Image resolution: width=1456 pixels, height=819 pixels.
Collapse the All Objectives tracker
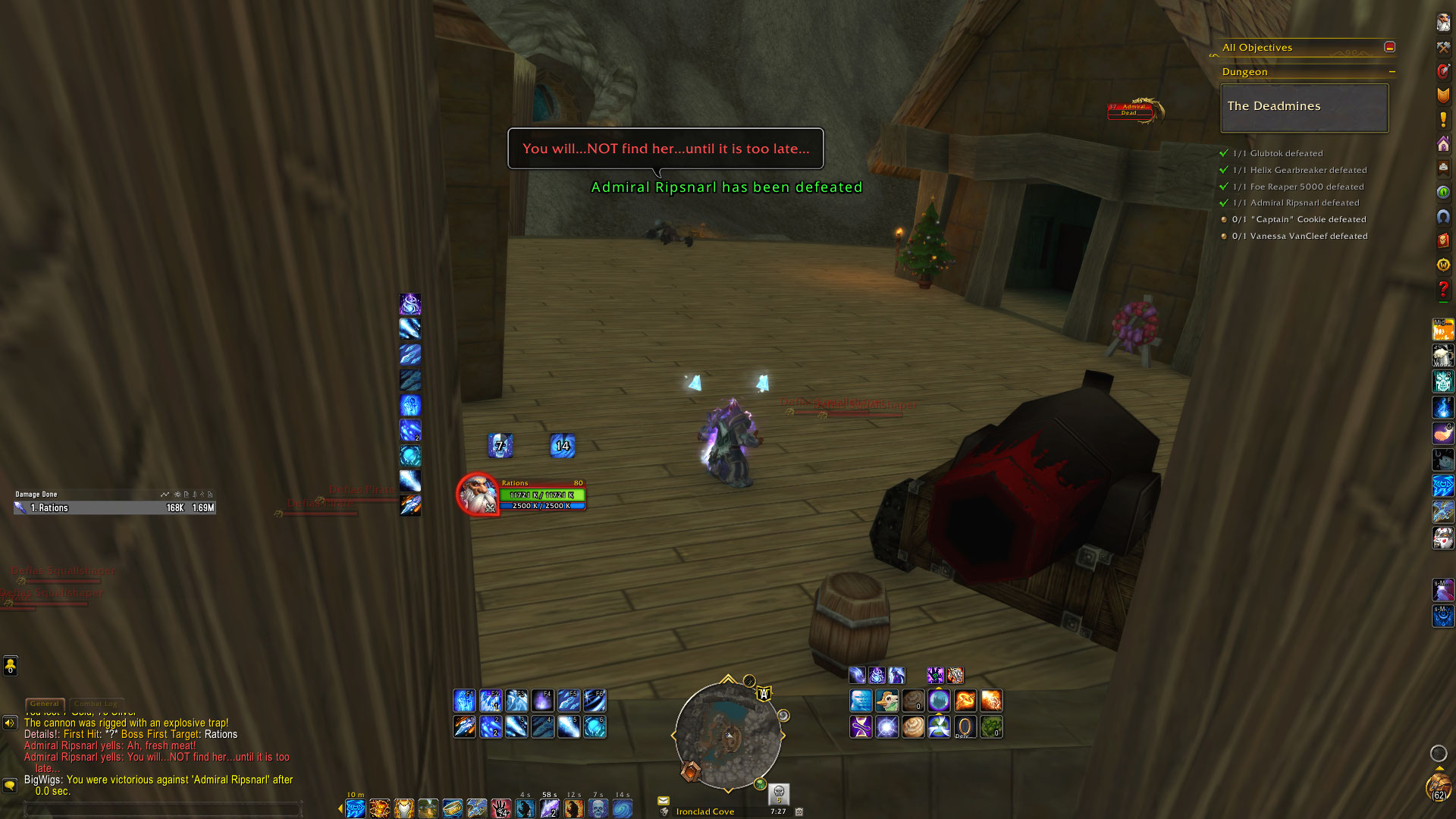click(1389, 47)
